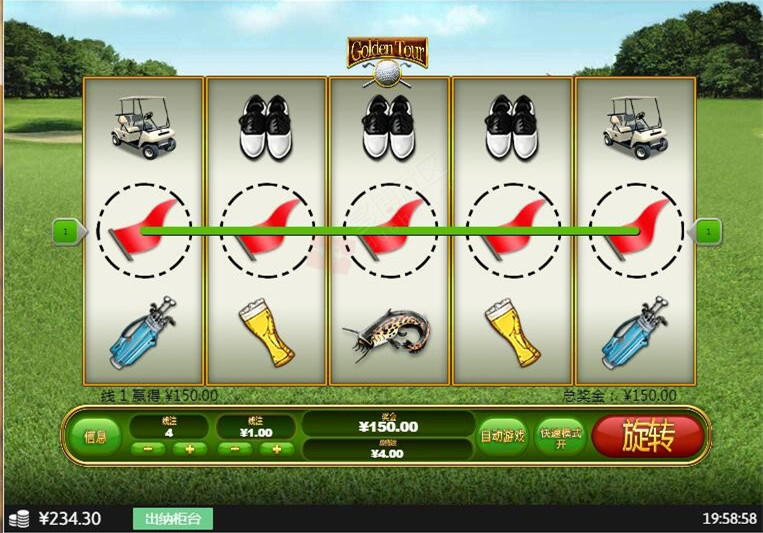763x533 pixels.
Task: Lower the ¥1.00 line bet
Action: click(234, 449)
